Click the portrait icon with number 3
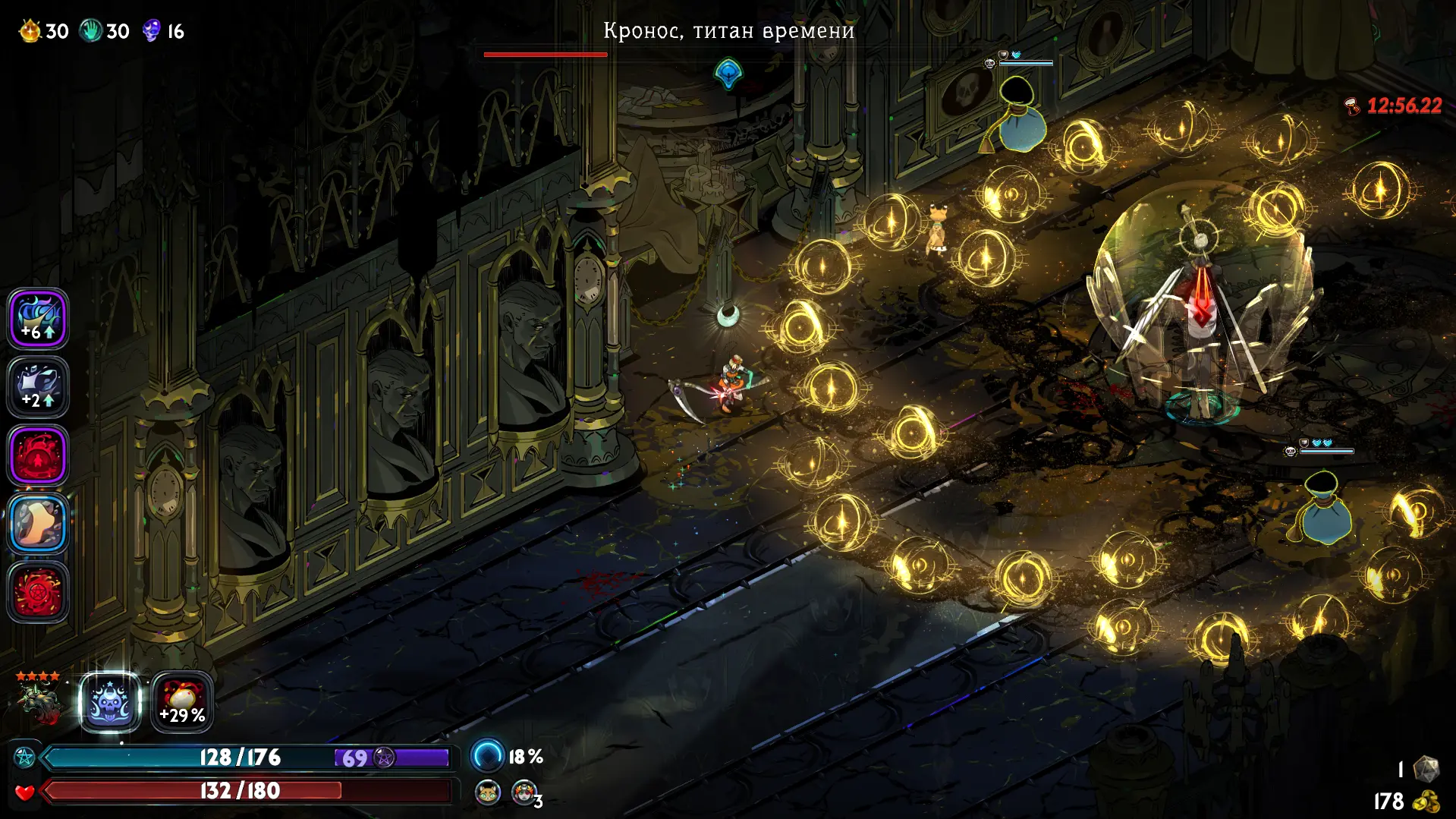Image resolution: width=1456 pixels, height=819 pixels. click(x=524, y=792)
